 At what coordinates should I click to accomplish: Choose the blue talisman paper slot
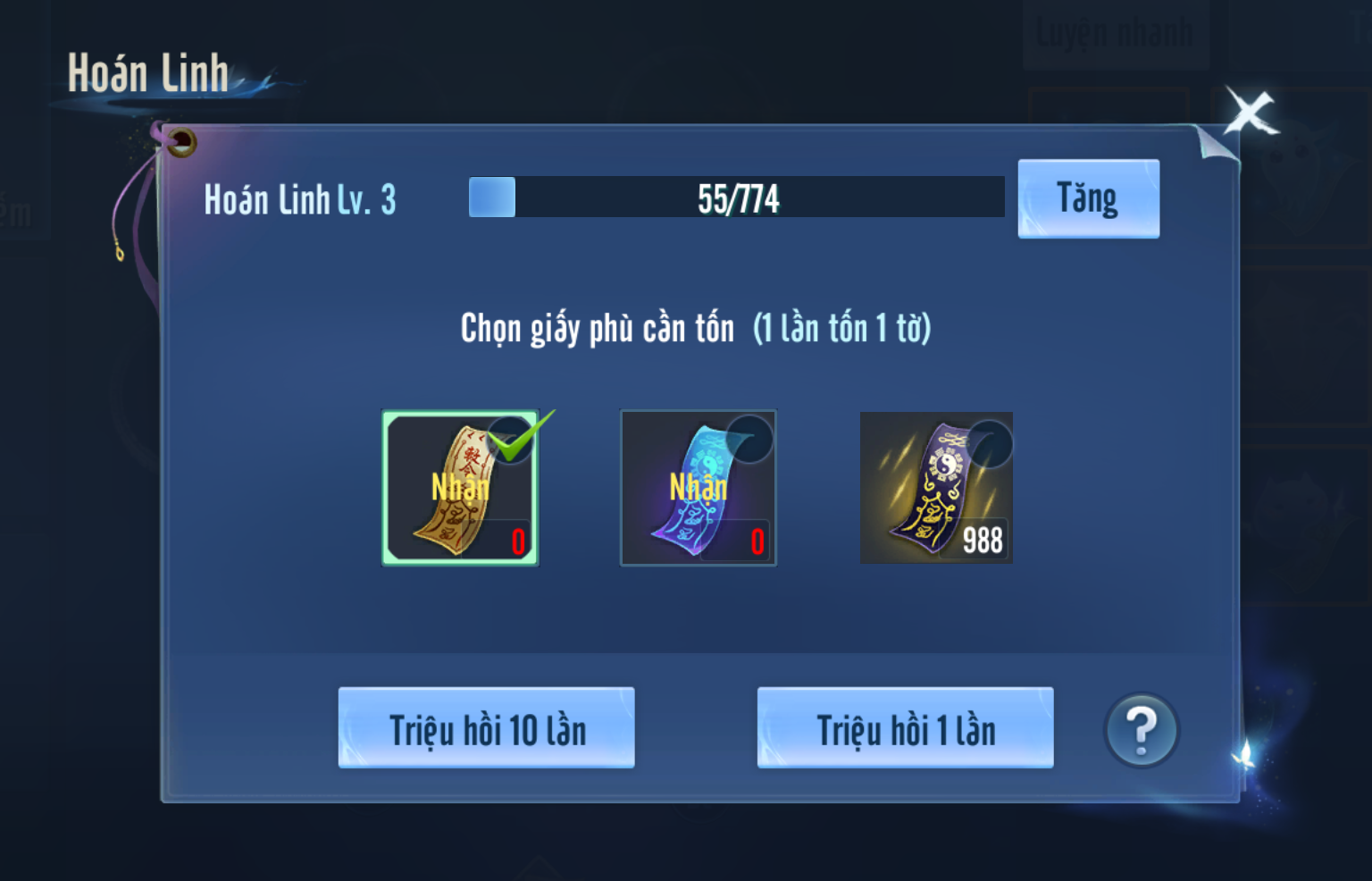699,488
